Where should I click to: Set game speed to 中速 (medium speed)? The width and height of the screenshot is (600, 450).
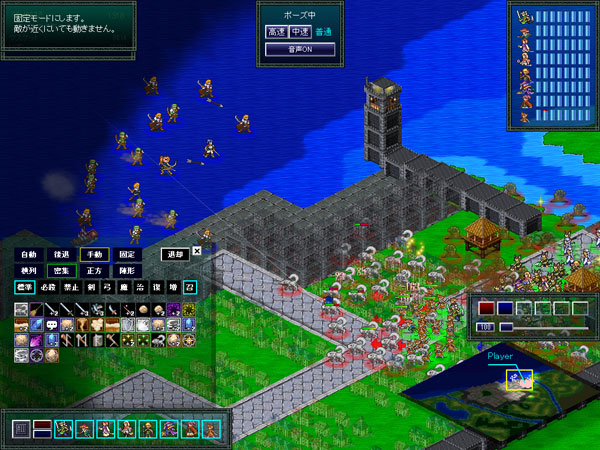point(300,32)
